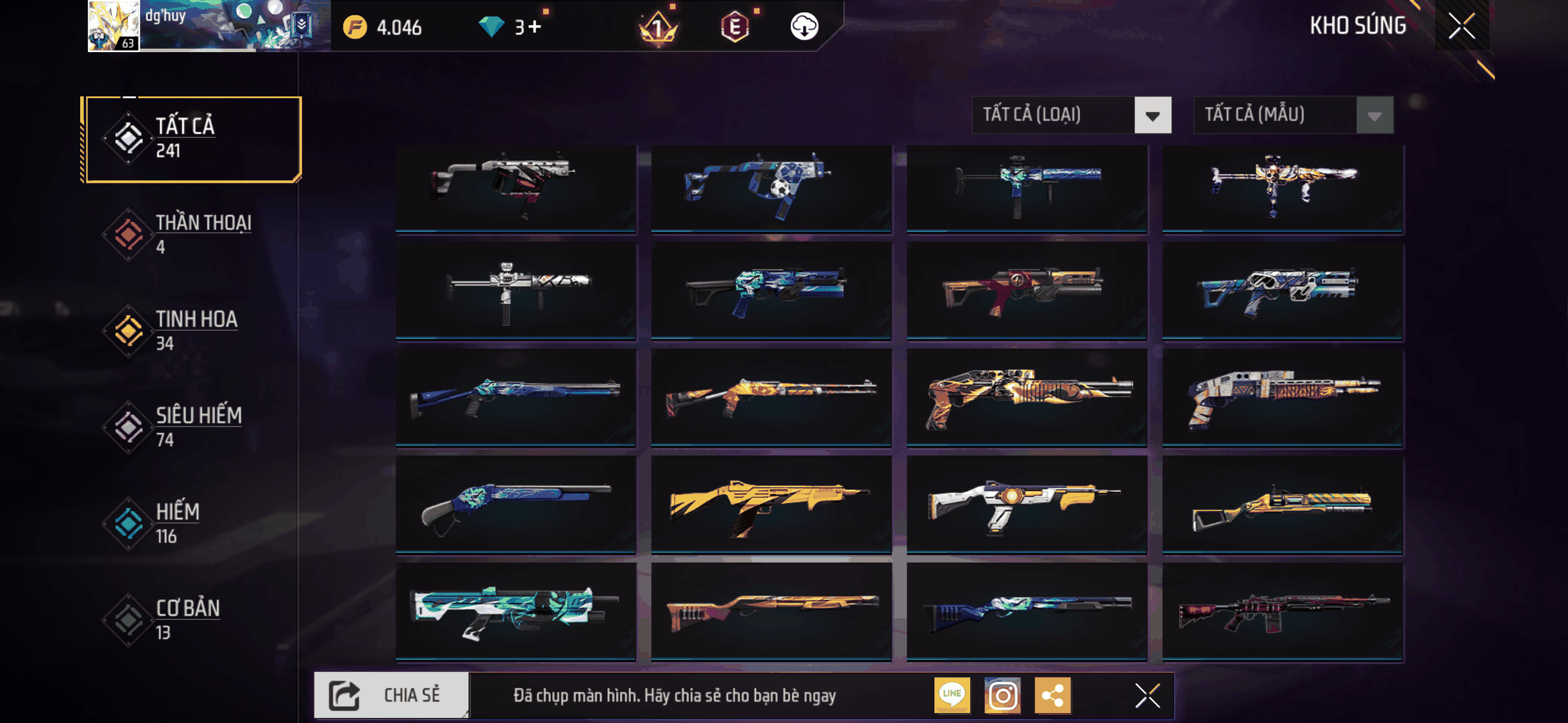Dismiss the screenshot share banner
Screen dimensions: 1568x723
[1147, 695]
